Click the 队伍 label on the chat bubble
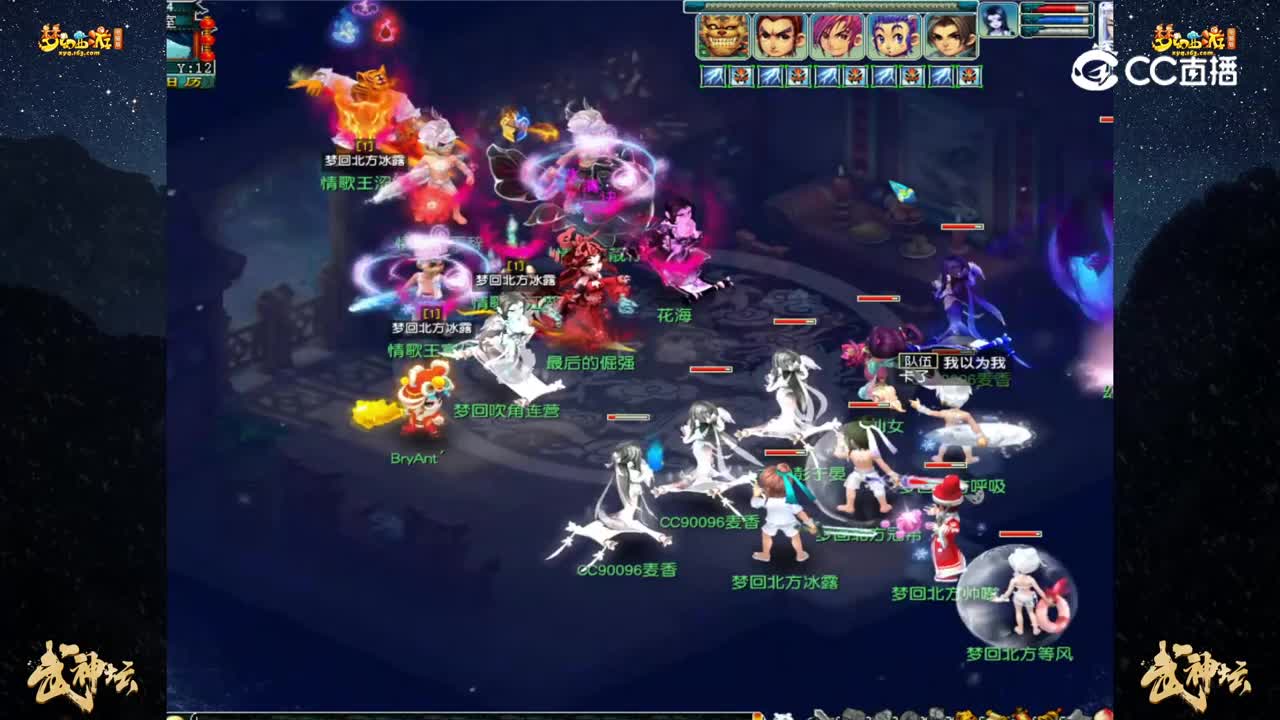The height and width of the screenshot is (720, 1280). click(x=918, y=361)
